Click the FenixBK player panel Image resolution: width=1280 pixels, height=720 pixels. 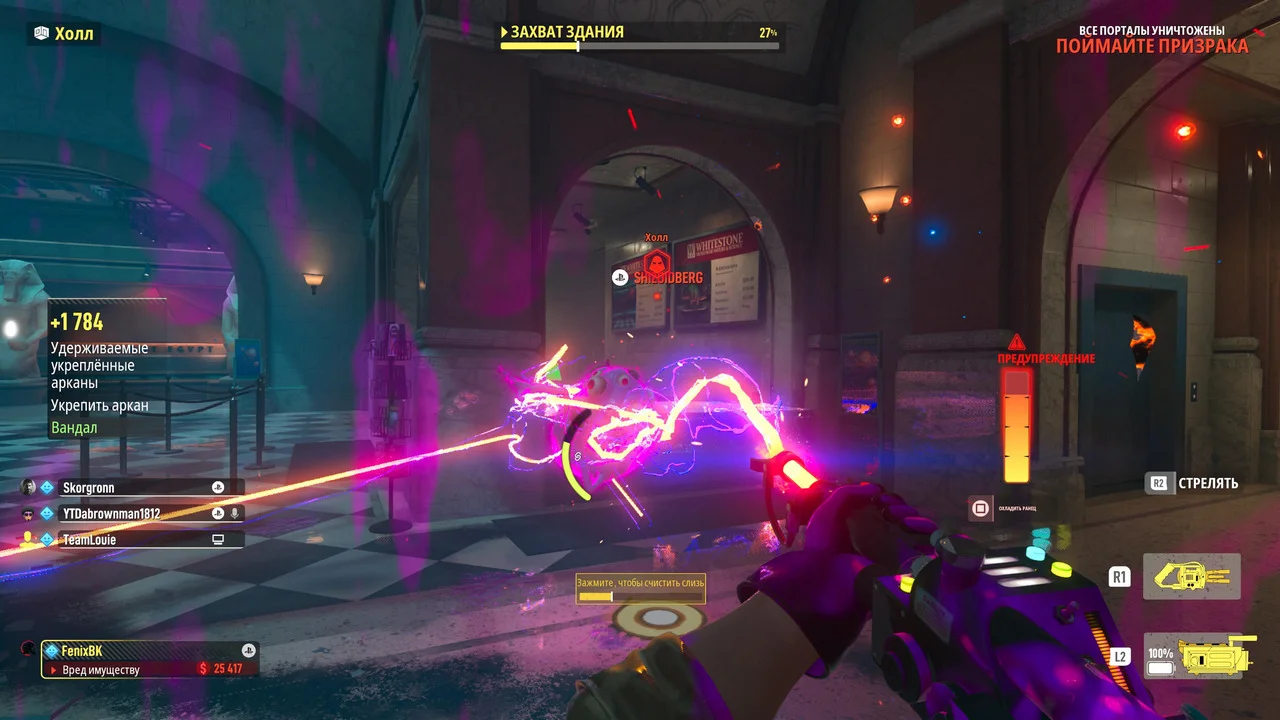[x=149, y=659]
